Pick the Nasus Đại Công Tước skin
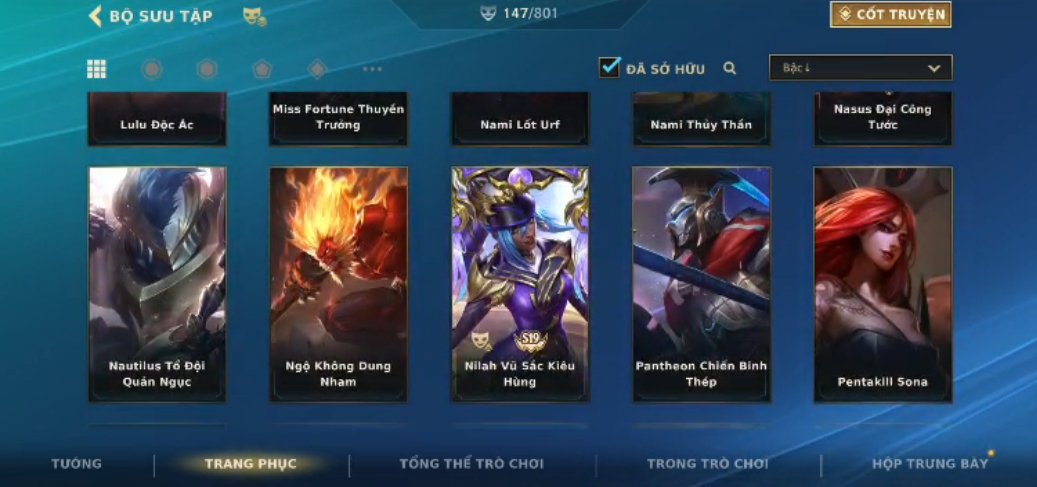Viewport: 1037px width, 487px height. tap(882, 119)
